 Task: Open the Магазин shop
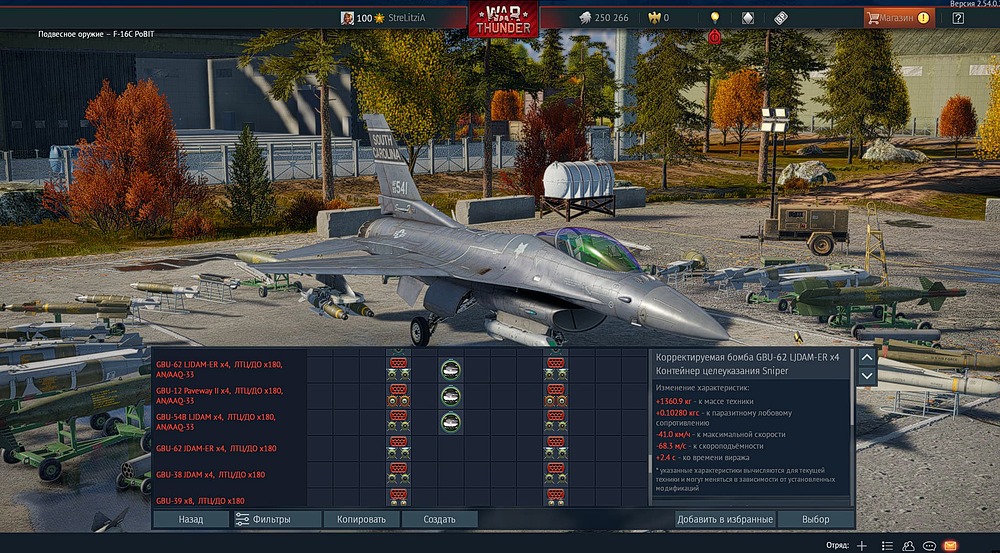(898, 18)
